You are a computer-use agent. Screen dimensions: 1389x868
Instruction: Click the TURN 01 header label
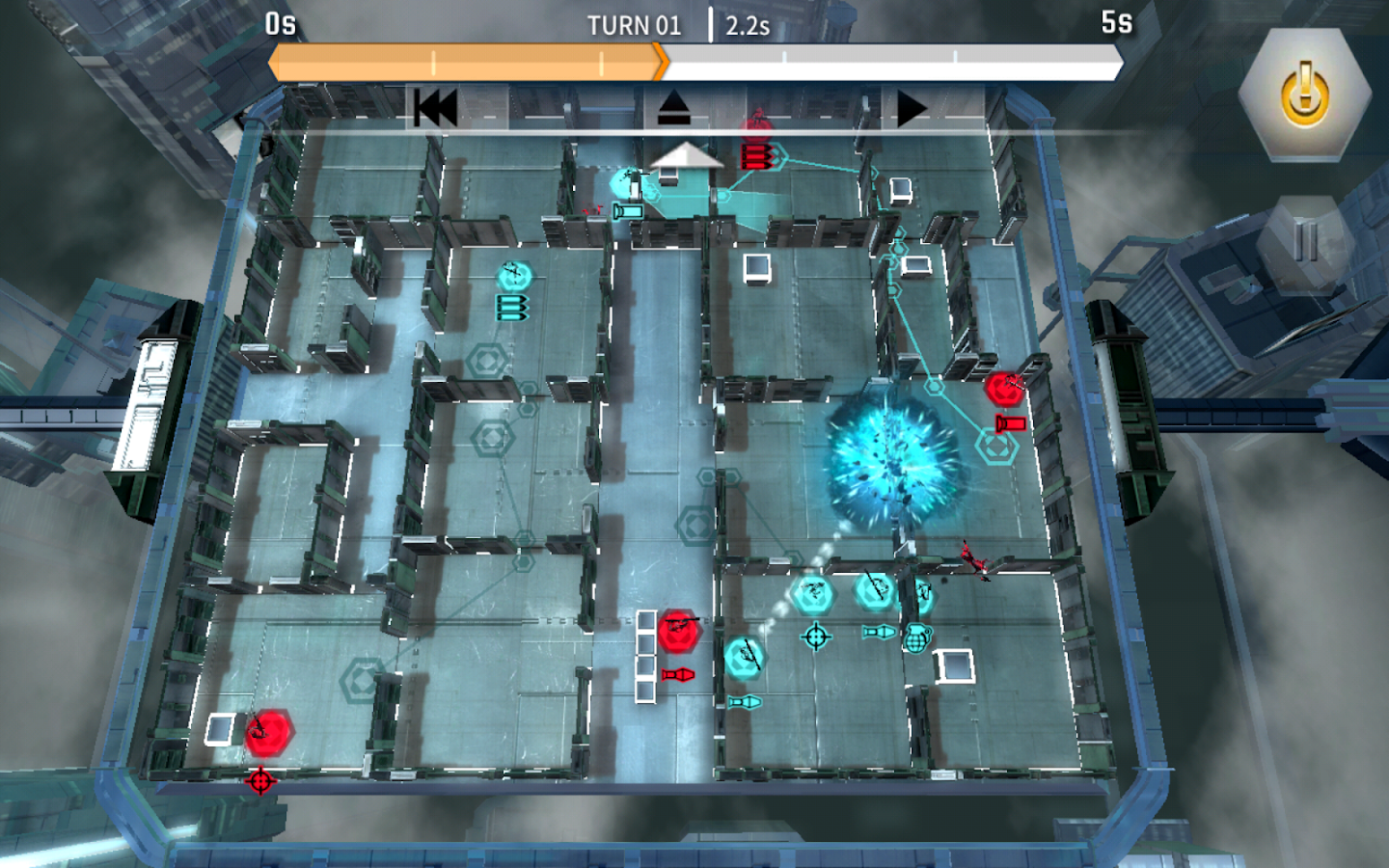click(634, 25)
